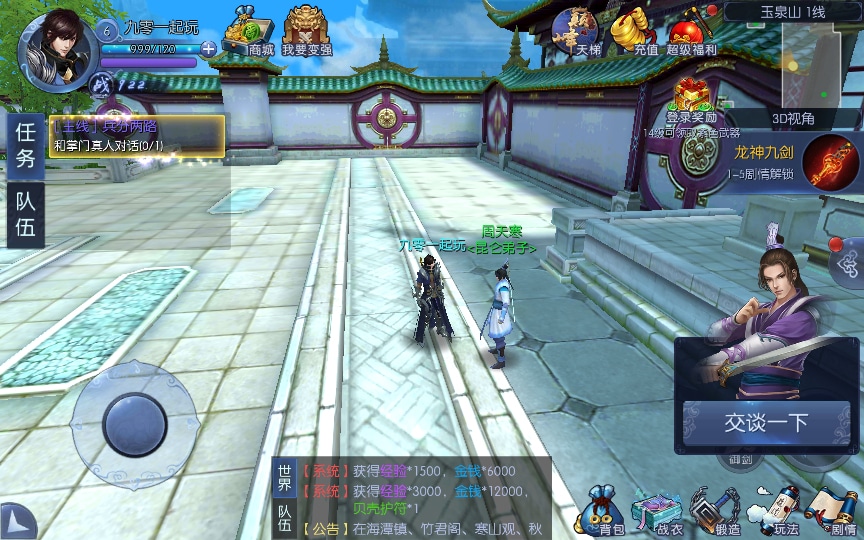Toggle the 3D视角 camera view

pos(793,118)
